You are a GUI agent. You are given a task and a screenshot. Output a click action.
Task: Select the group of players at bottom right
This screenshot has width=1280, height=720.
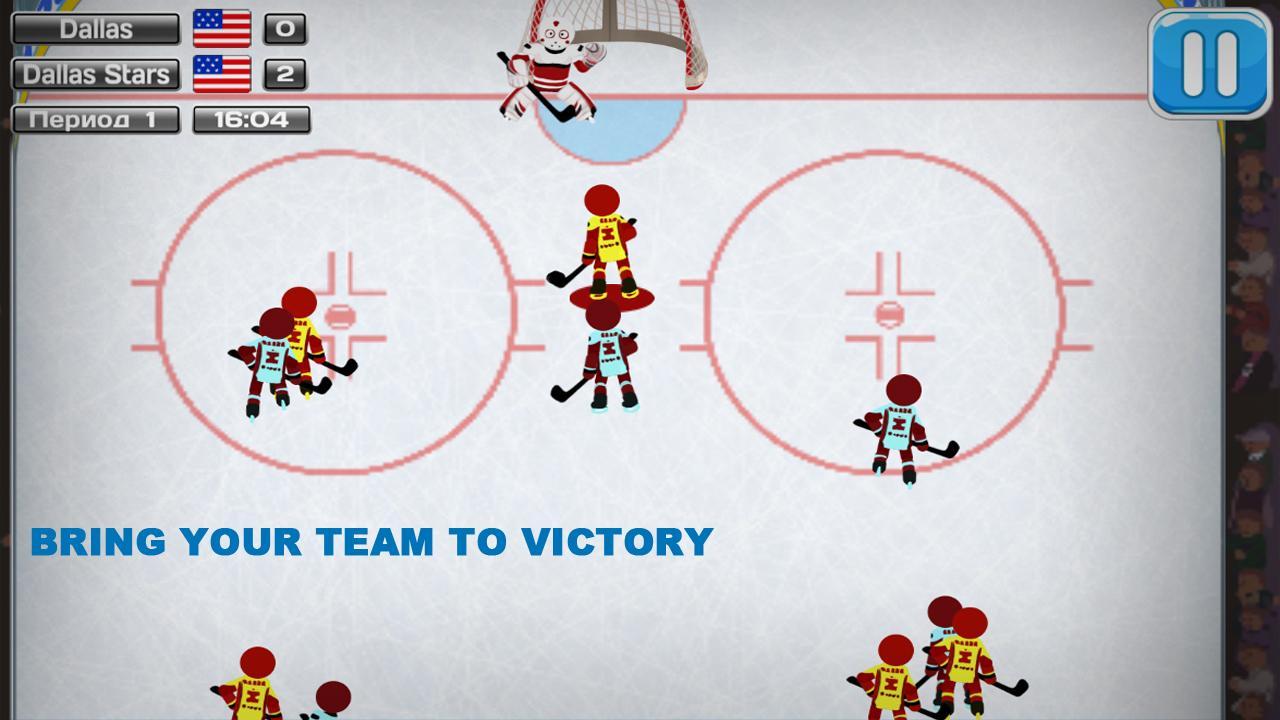click(930, 660)
